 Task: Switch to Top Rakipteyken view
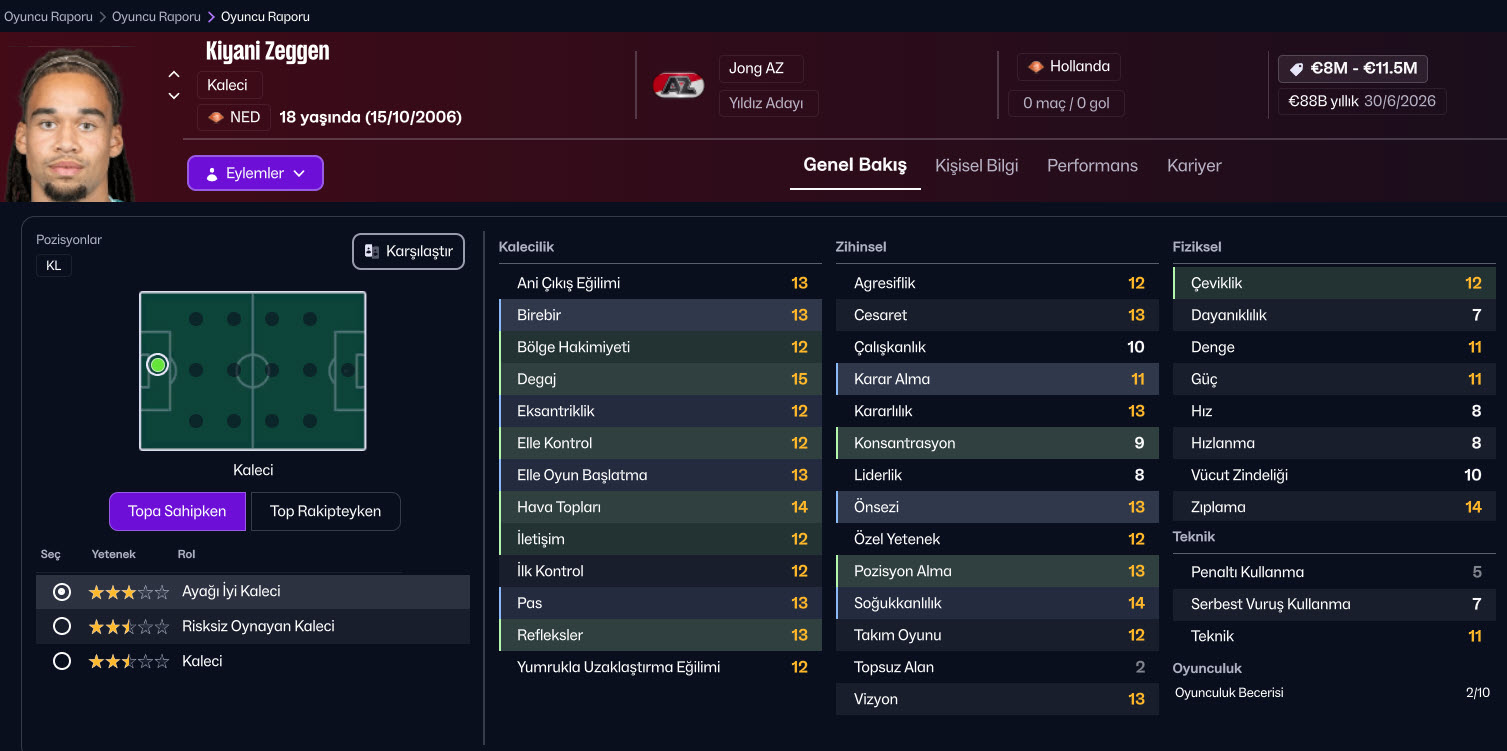(x=325, y=511)
